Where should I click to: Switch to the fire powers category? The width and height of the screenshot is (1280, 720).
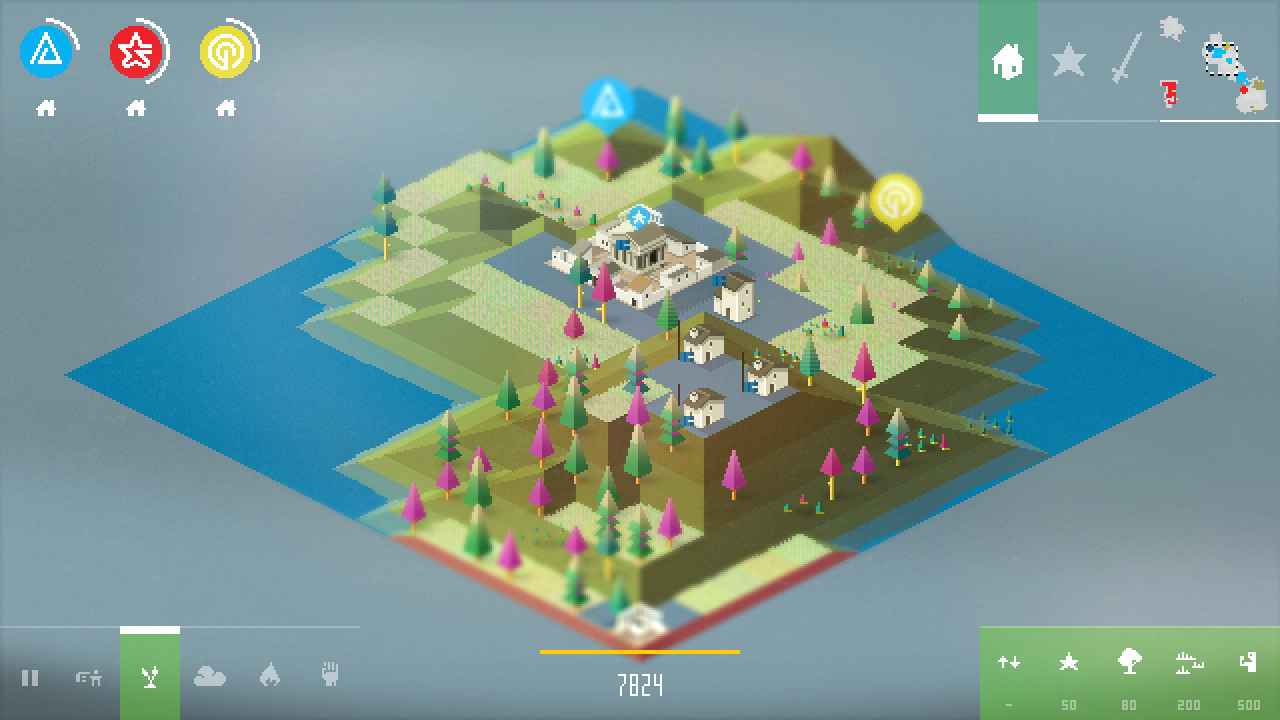[x=270, y=677]
